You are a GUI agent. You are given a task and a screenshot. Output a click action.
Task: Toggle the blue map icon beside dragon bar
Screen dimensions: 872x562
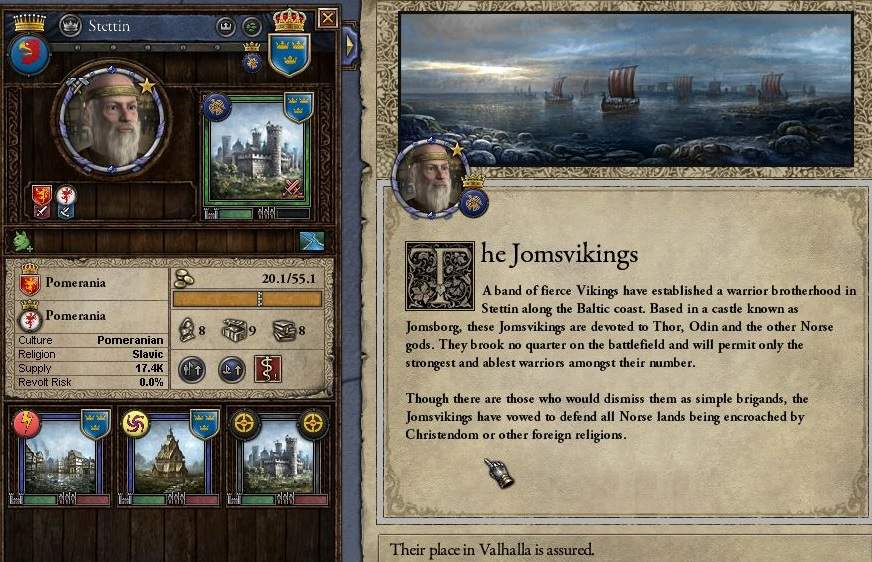tap(312, 240)
